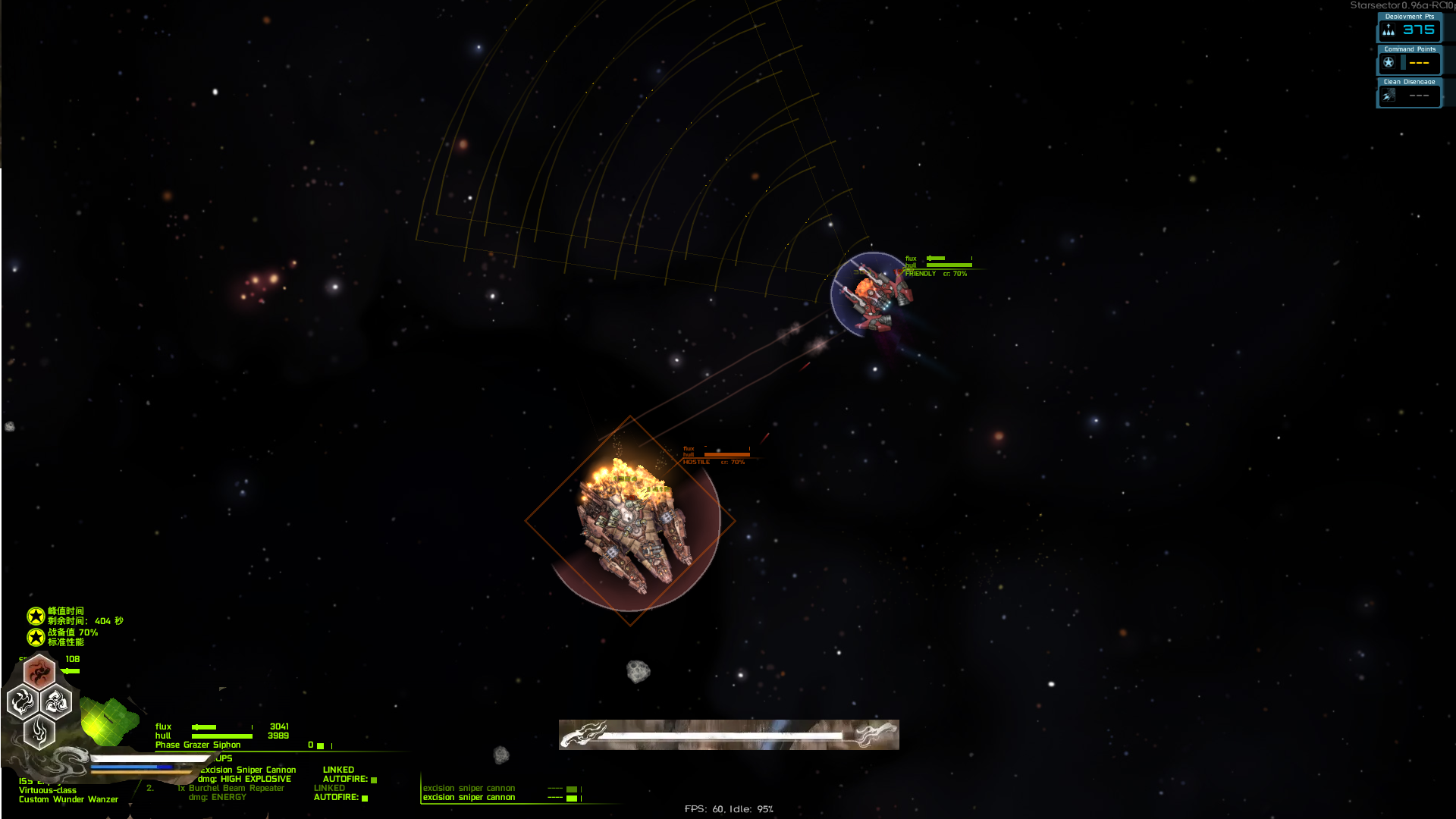Click the green ship armor grid display
The image size is (1456, 819).
108,720
